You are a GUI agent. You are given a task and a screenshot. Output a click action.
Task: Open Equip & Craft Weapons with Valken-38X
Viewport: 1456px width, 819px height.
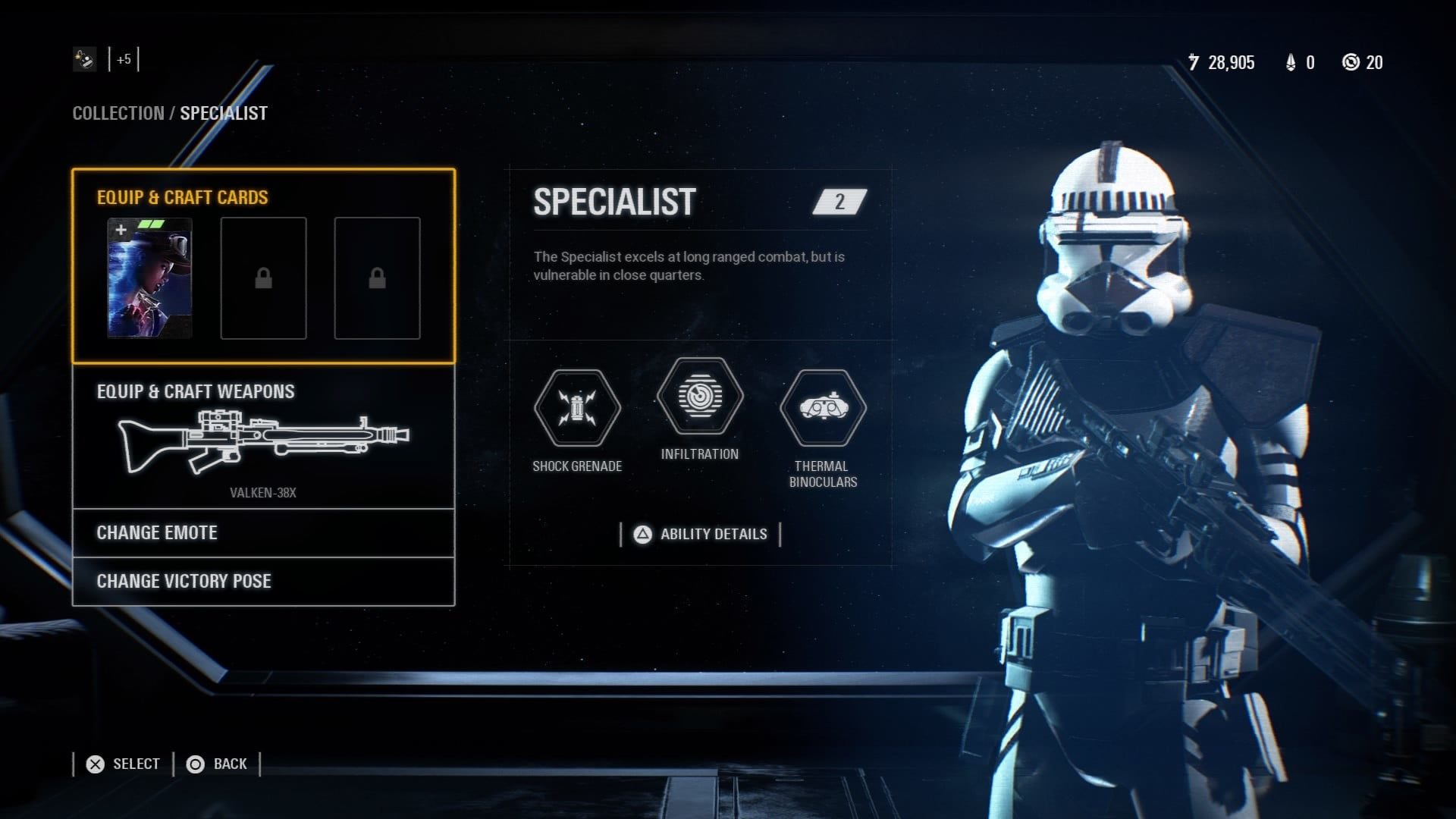coord(263,438)
